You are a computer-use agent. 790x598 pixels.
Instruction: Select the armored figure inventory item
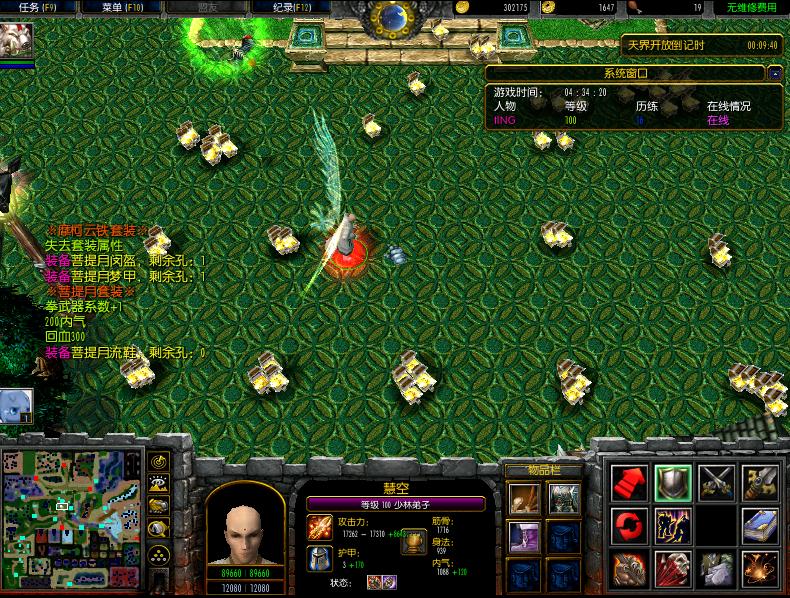(561, 497)
